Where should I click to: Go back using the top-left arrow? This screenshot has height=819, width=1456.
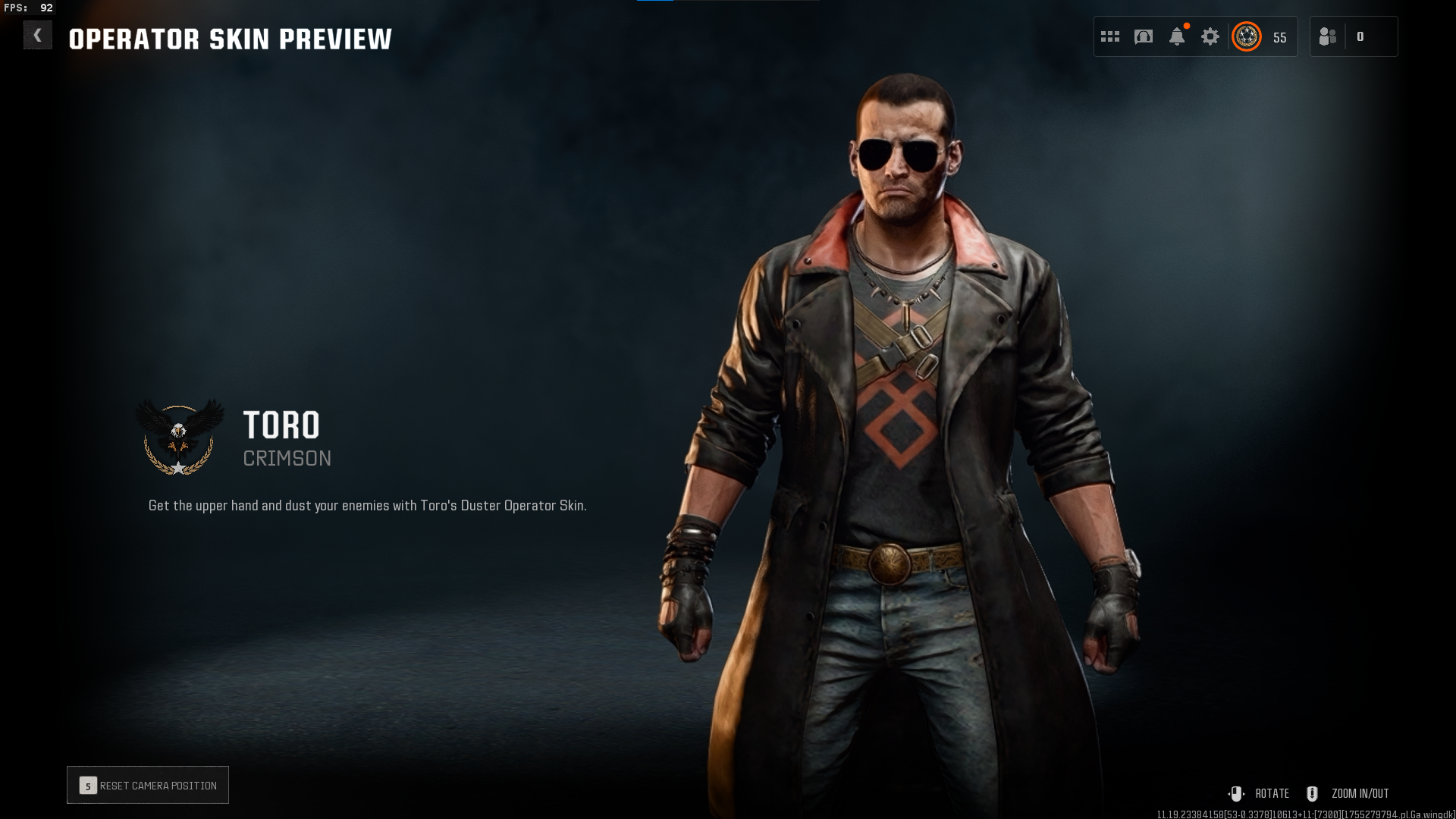coord(37,36)
